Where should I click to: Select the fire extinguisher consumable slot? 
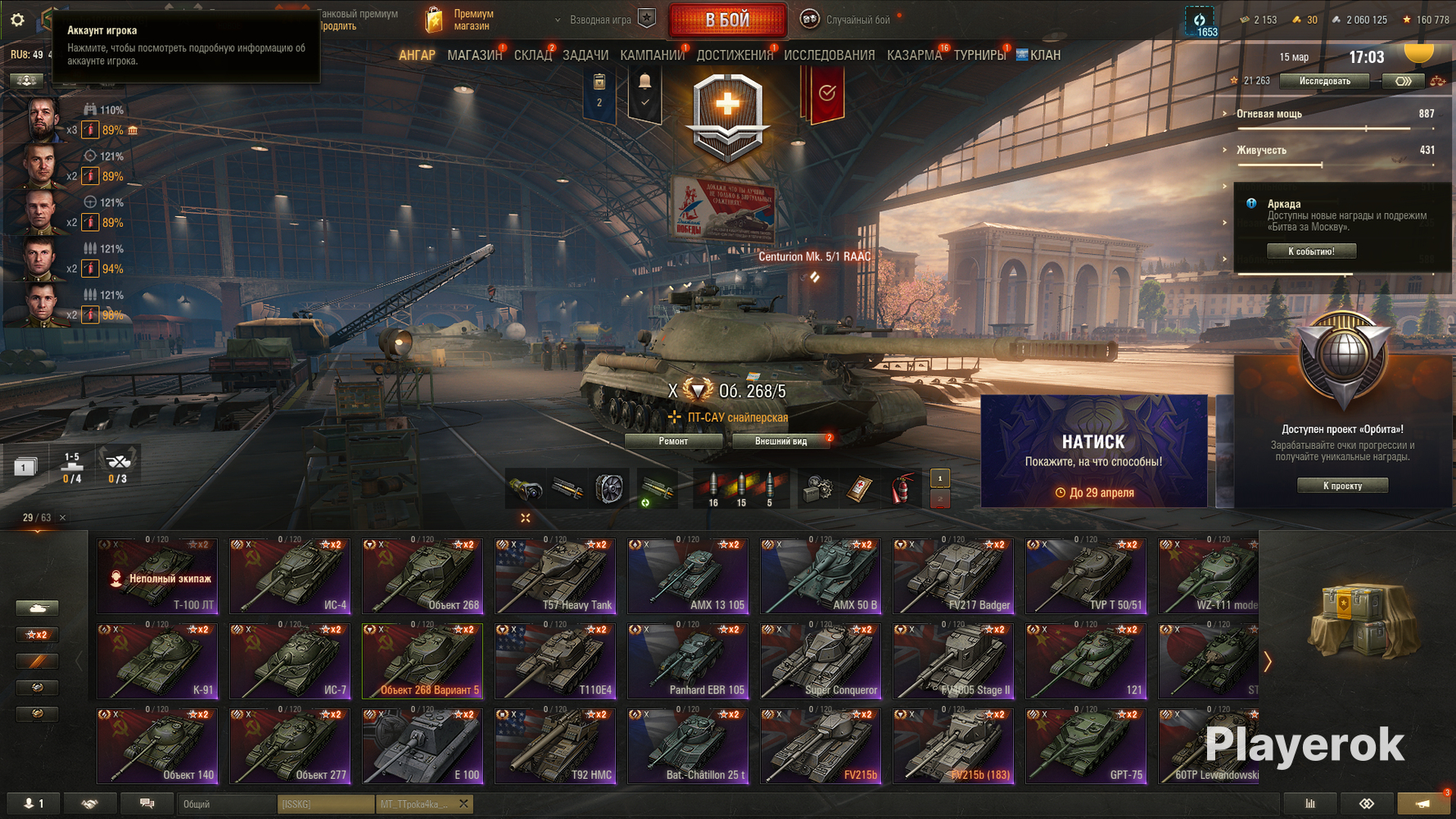pos(901,490)
